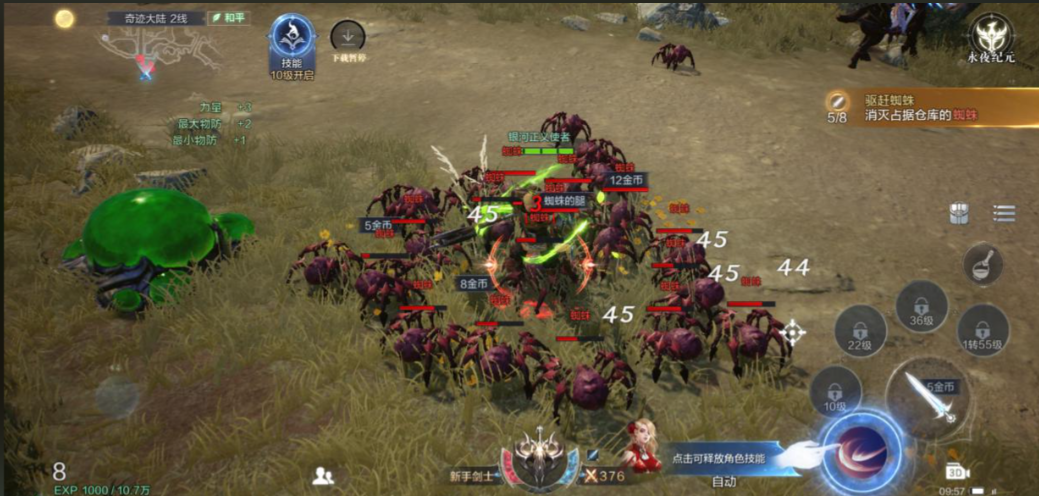The image size is (1039, 496).
Task: Tap the locked 36级 skill slot
Action: (921, 306)
